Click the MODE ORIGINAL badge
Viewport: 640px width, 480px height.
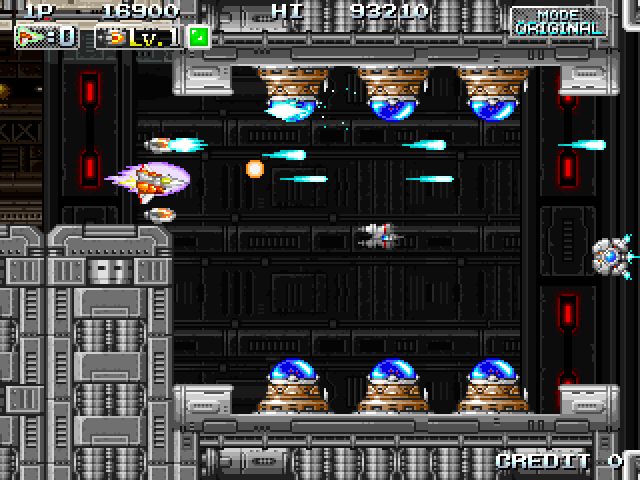pos(559,22)
